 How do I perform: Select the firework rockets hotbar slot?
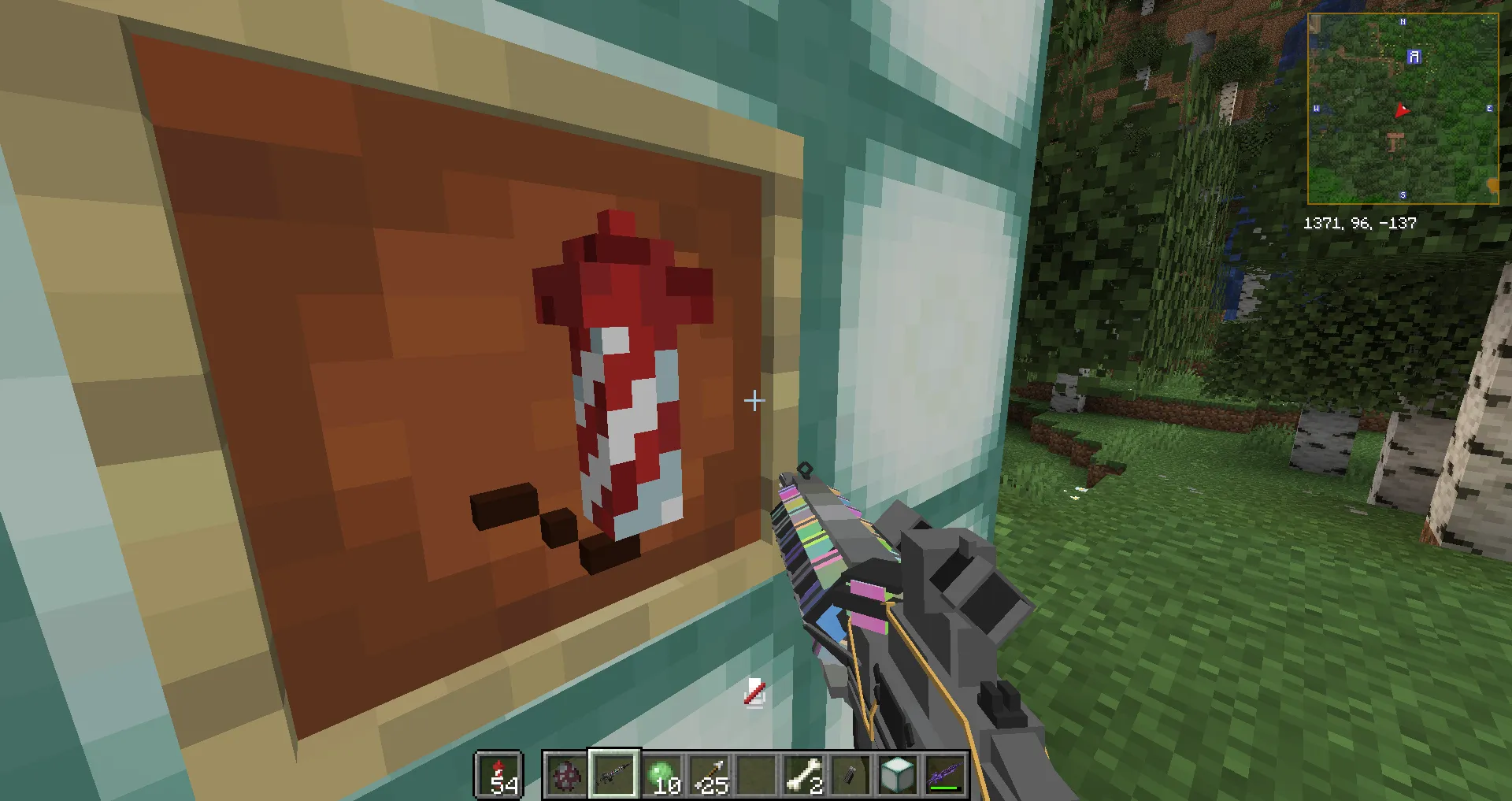[498, 774]
